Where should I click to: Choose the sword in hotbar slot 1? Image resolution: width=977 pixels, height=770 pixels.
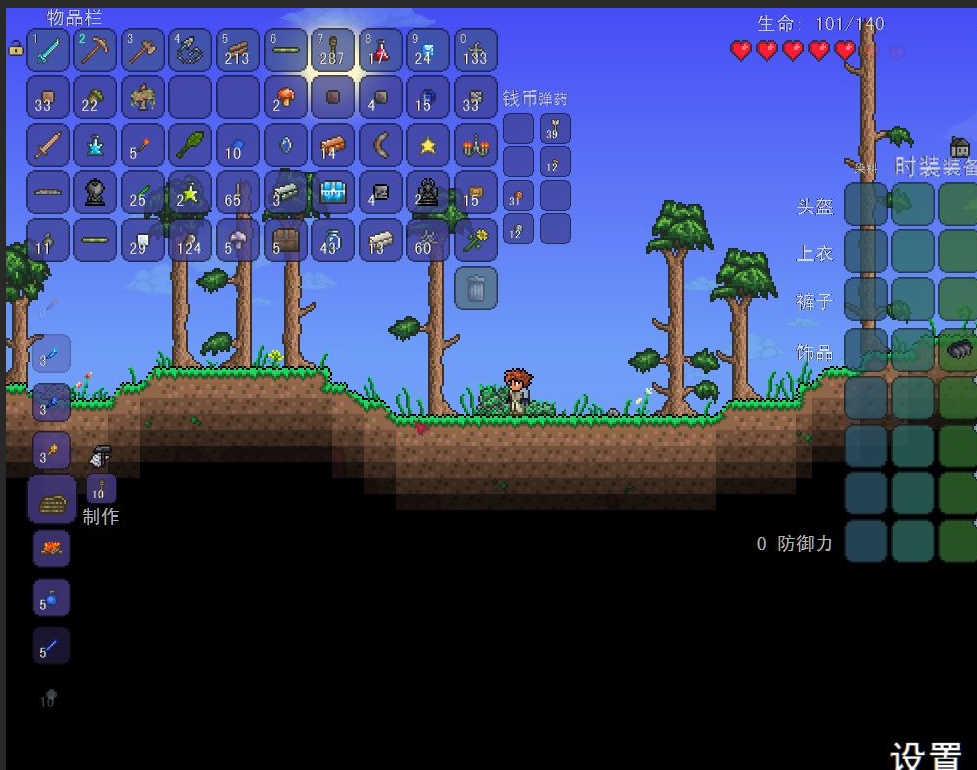tap(48, 50)
